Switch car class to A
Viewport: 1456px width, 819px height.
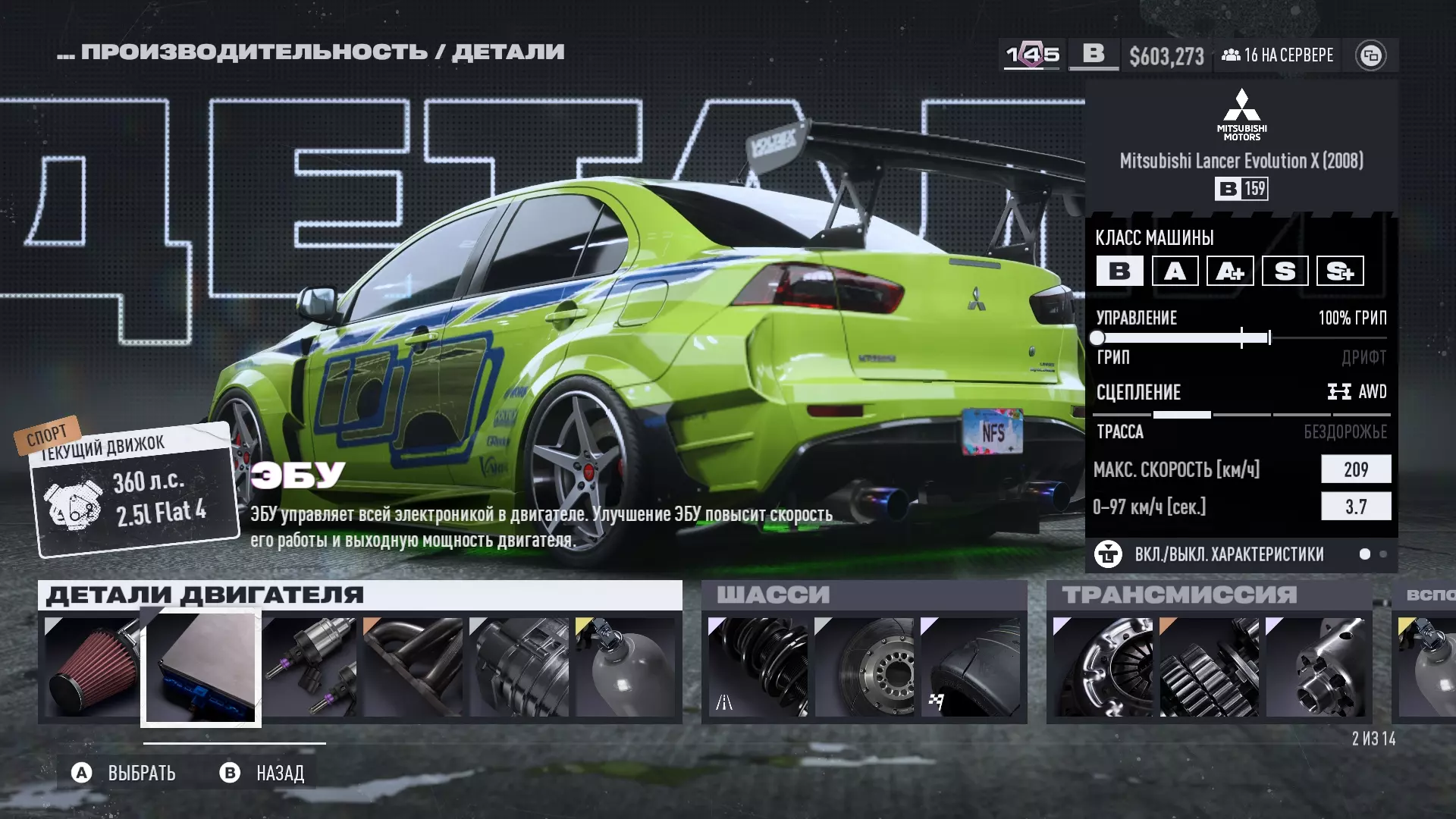[1175, 271]
